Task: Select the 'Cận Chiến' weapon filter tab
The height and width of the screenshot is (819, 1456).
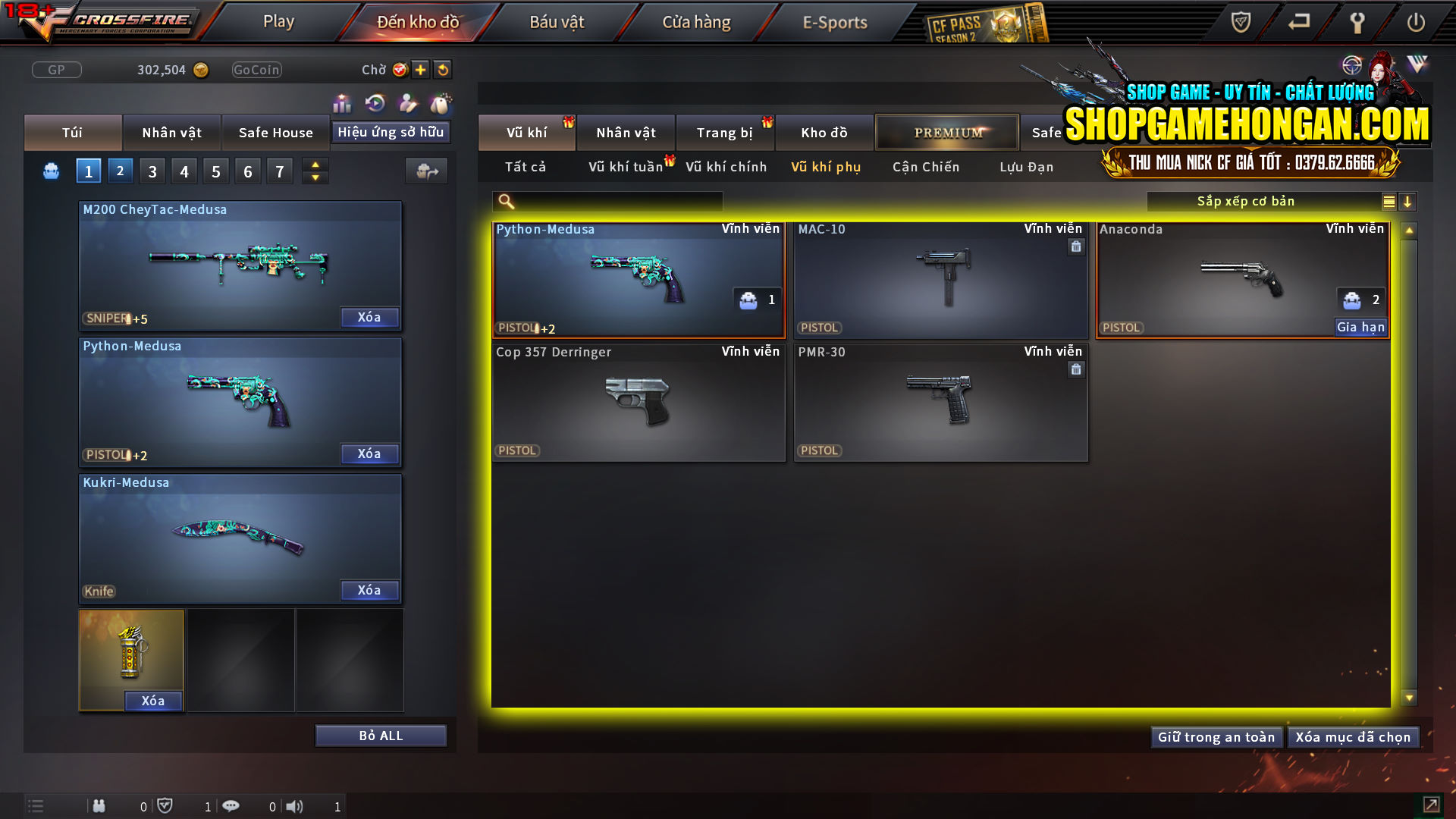Action: 925,167
